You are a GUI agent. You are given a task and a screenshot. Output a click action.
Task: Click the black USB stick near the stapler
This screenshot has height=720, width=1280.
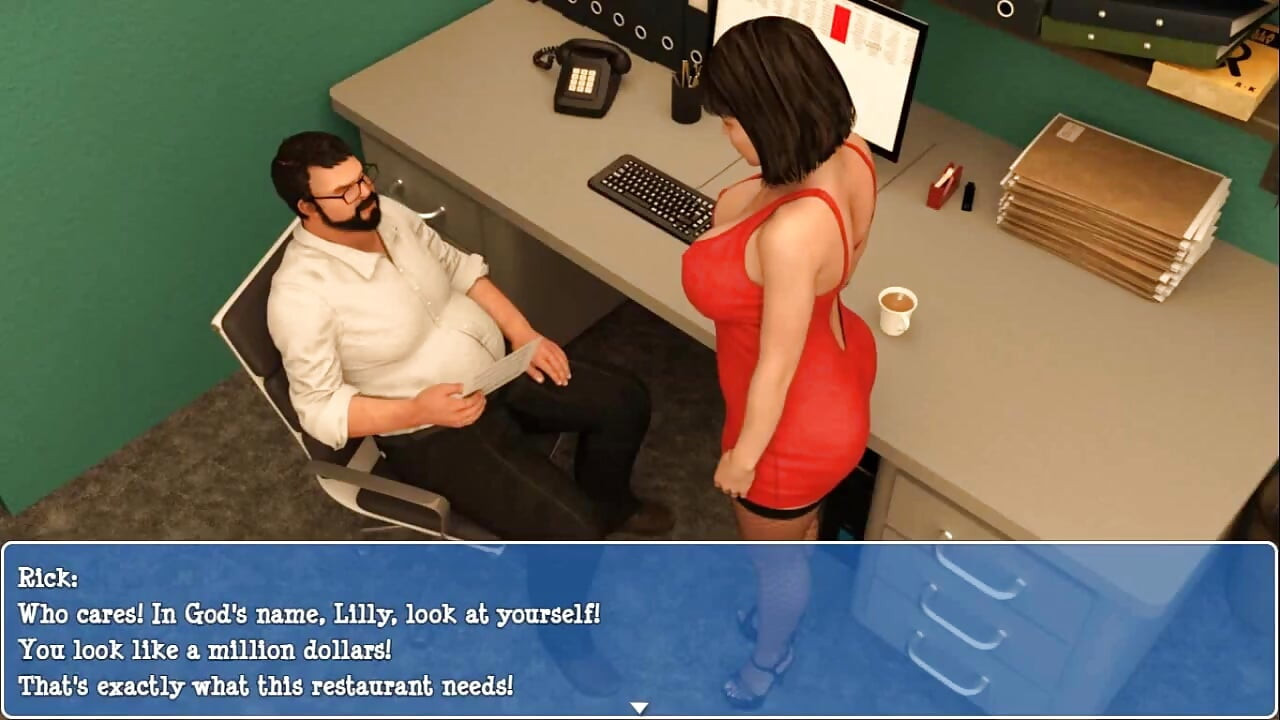pyautogui.click(x=966, y=195)
